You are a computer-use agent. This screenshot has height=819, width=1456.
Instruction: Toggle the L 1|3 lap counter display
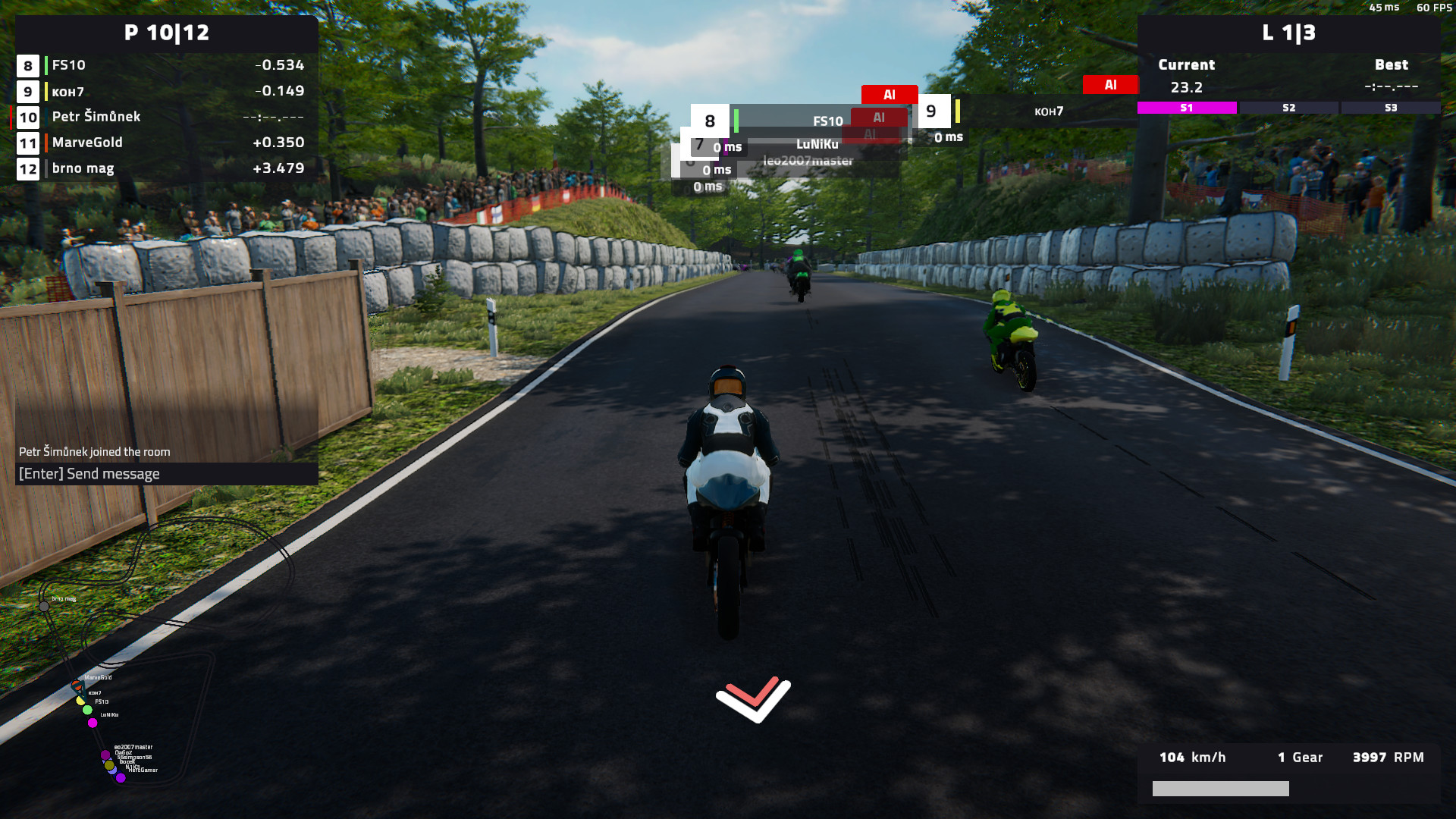point(1289,33)
